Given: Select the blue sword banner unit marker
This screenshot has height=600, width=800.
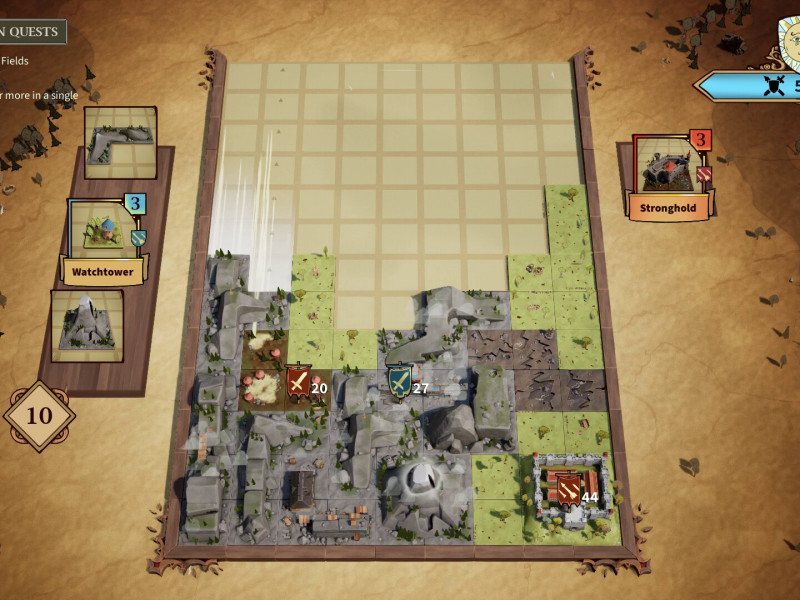Looking at the screenshot, I should pos(399,382).
